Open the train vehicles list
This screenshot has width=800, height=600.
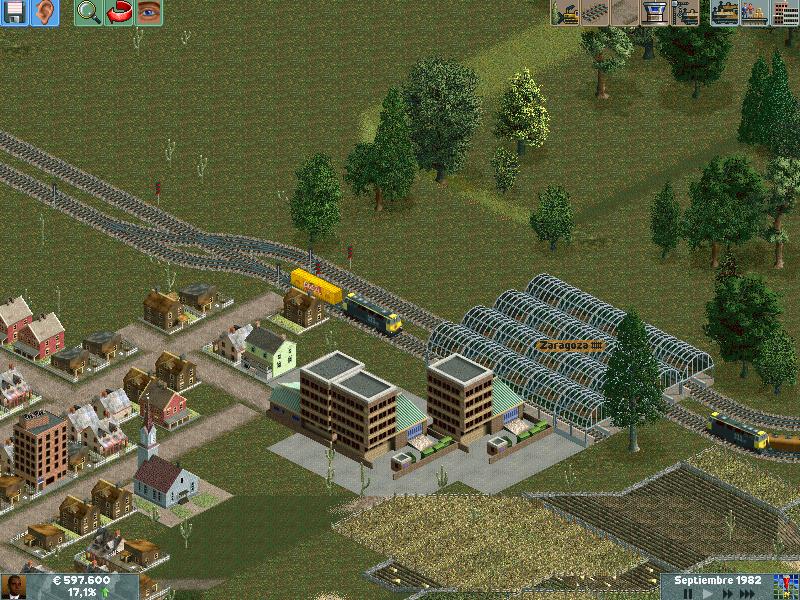point(726,12)
